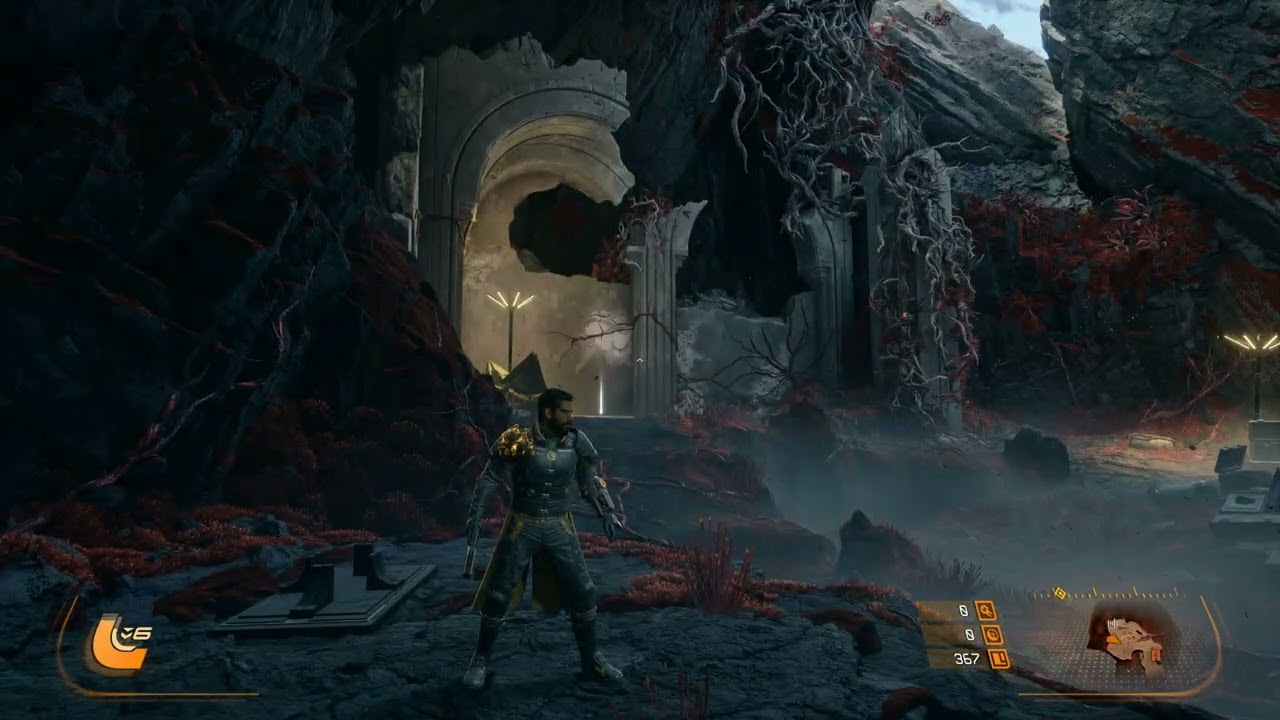
Task: Click the yellow diamond compass marker
Action: coord(1060,593)
